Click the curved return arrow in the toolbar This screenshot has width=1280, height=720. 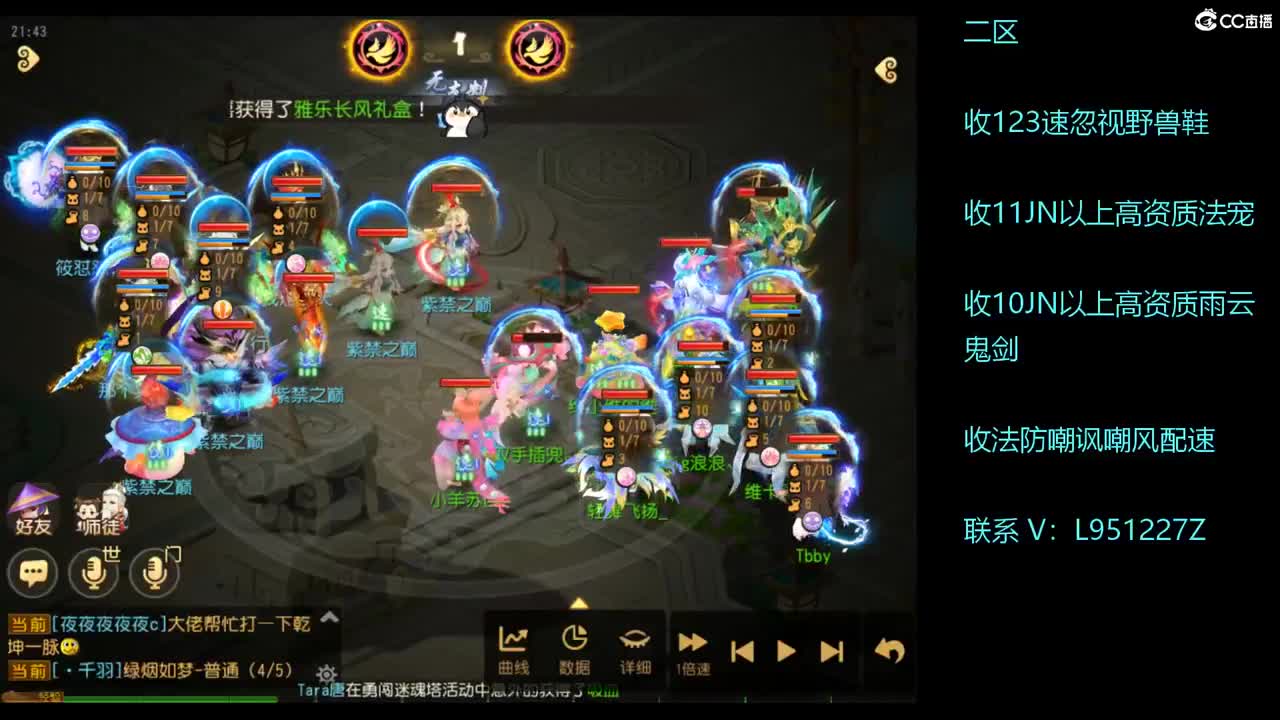(888, 648)
